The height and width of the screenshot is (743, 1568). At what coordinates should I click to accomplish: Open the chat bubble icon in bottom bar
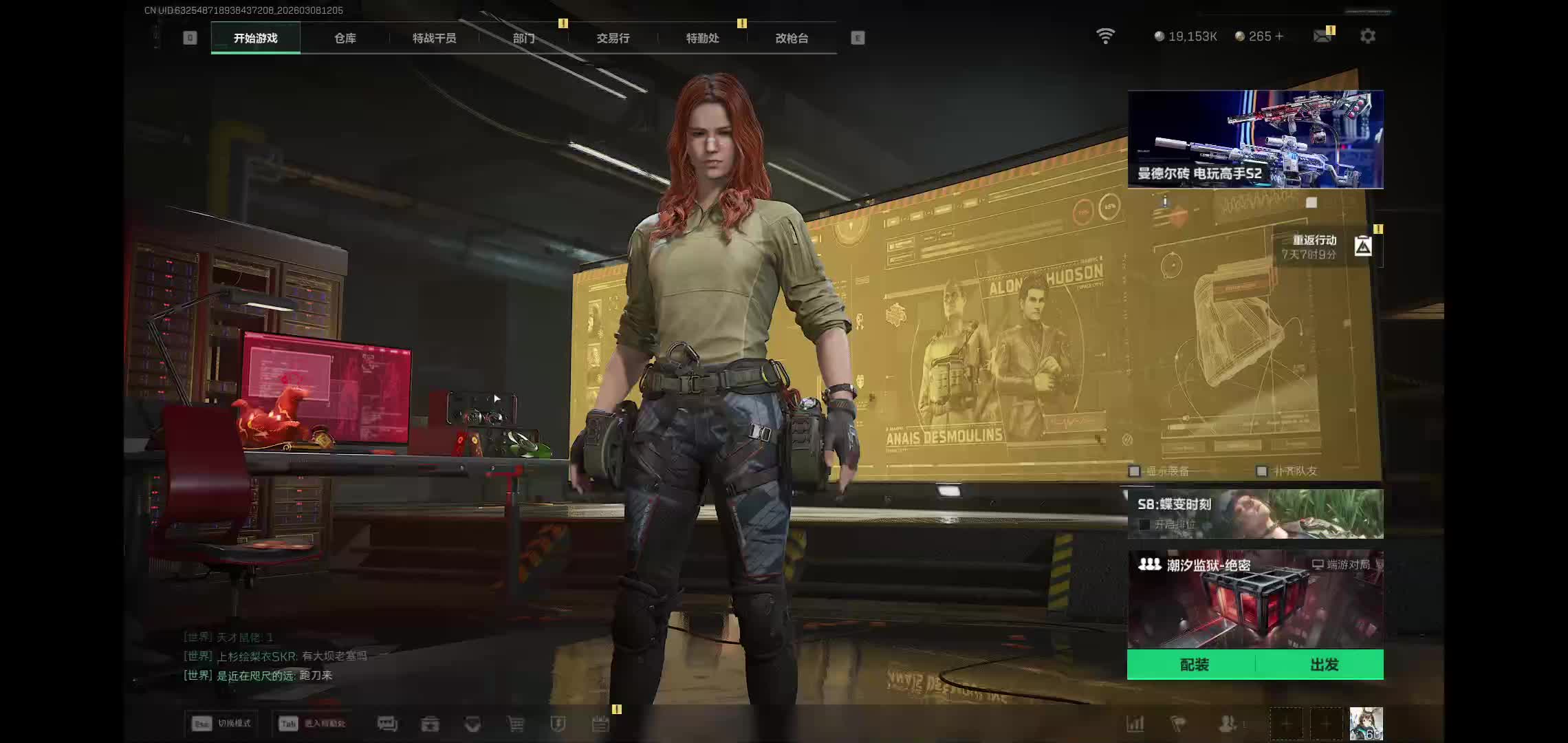coord(387,724)
